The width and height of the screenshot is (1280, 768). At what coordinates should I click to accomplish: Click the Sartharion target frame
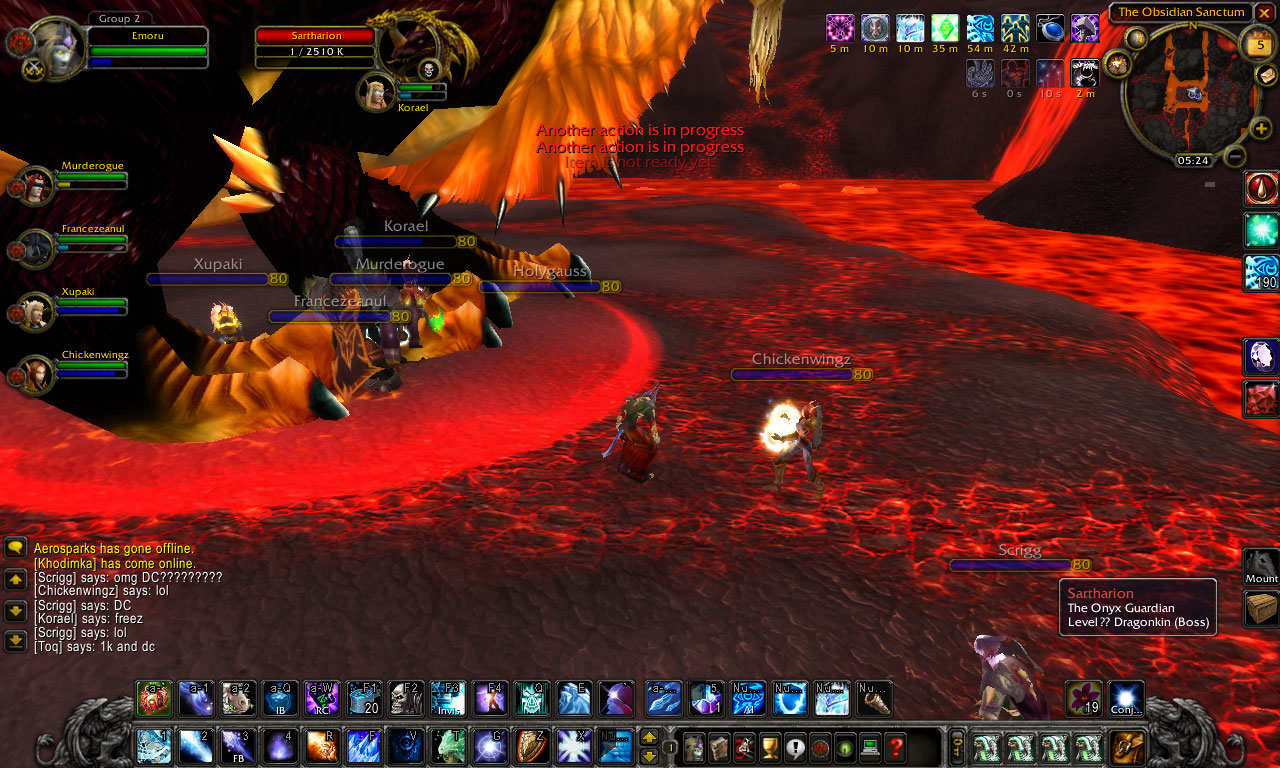[316, 47]
